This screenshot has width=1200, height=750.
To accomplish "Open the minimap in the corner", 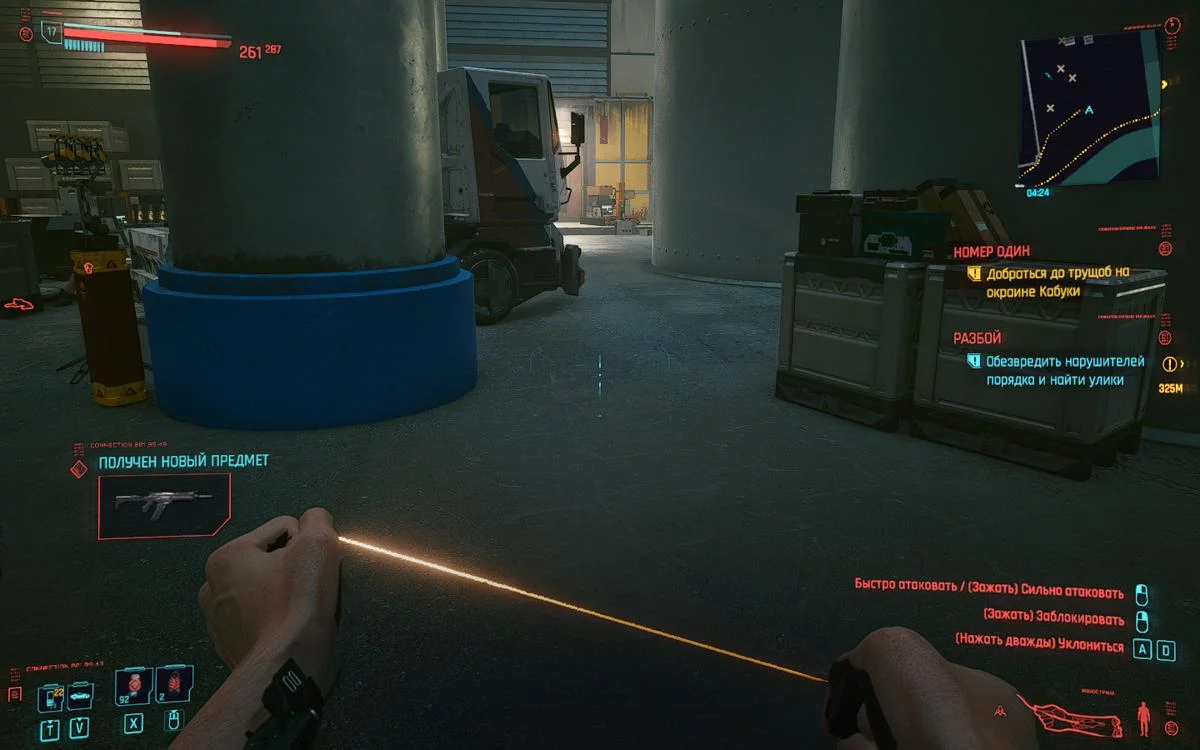I will [1089, 107].
